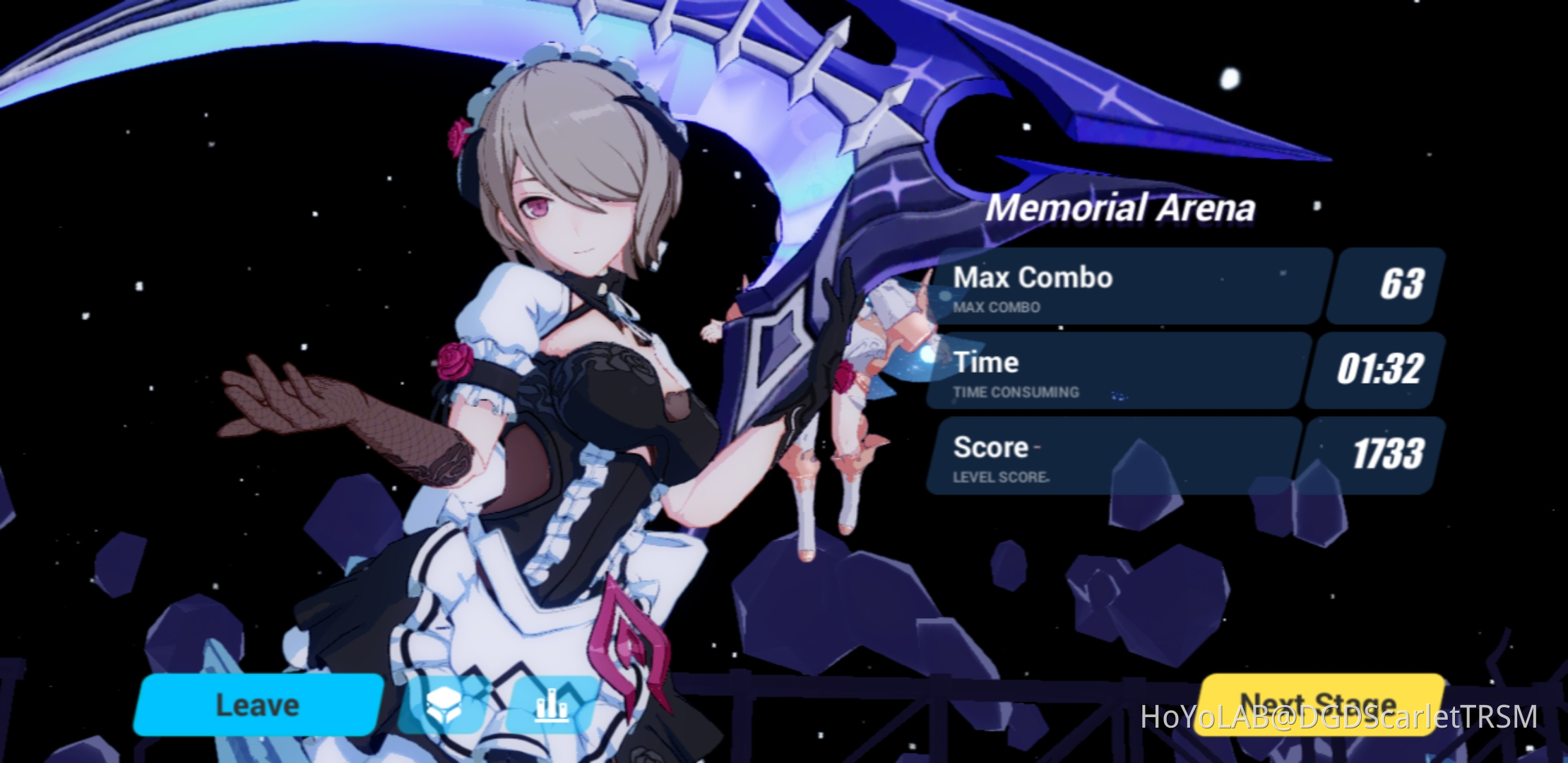Select the cube drops icon beside Leave
This screenshot has width=1568, height=763.
pos(445,703)
